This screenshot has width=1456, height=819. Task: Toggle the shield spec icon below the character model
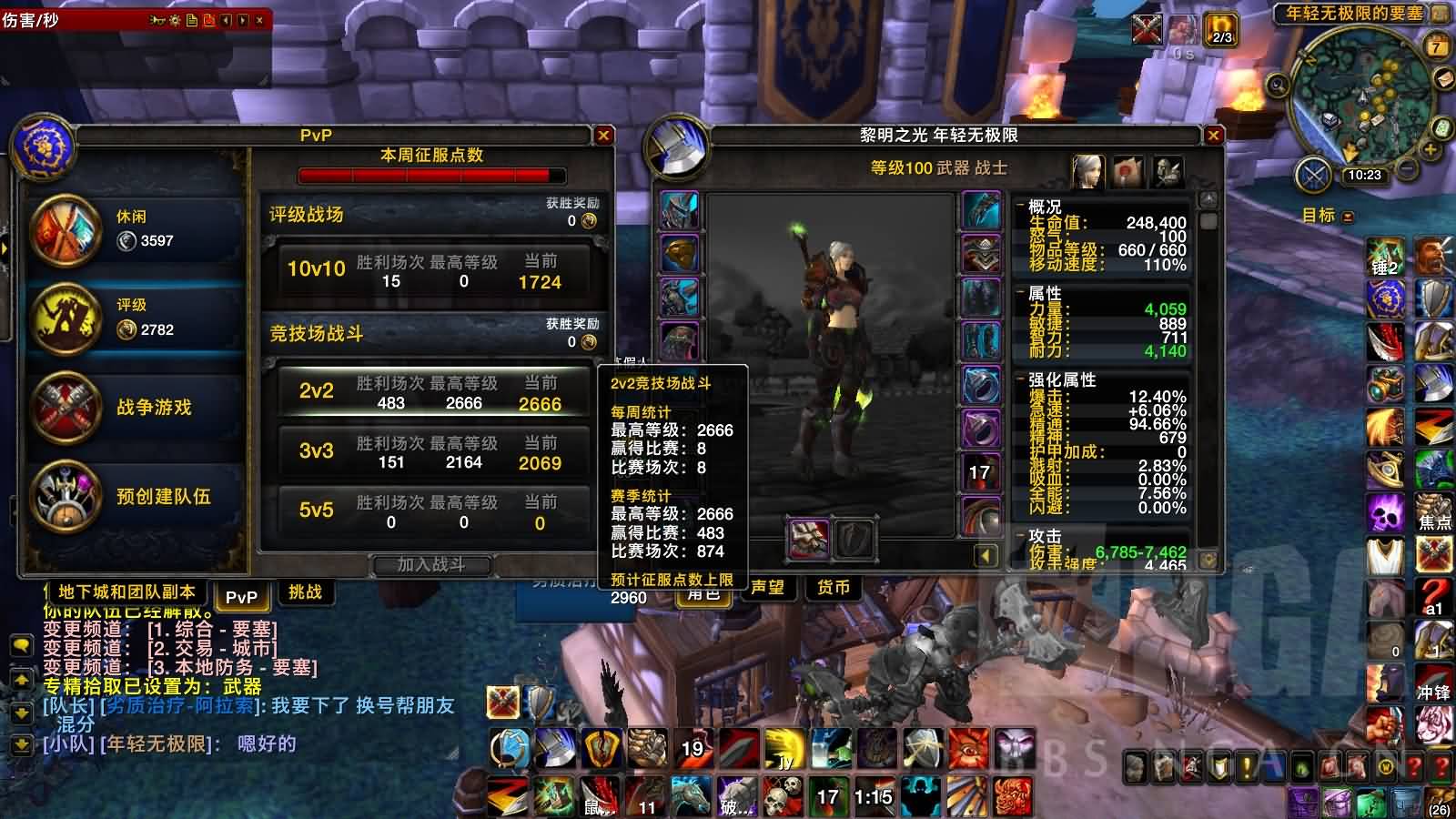click(852, 538)
